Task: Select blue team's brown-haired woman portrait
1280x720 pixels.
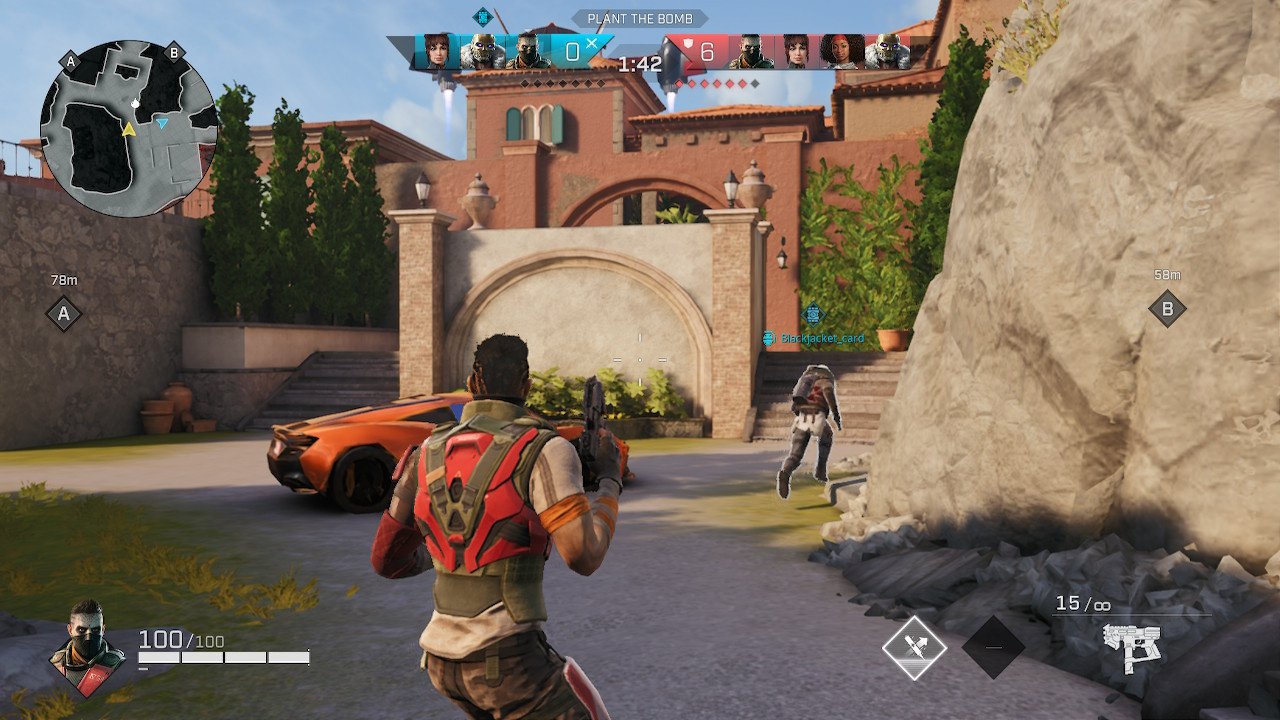Action: [437, 51]
